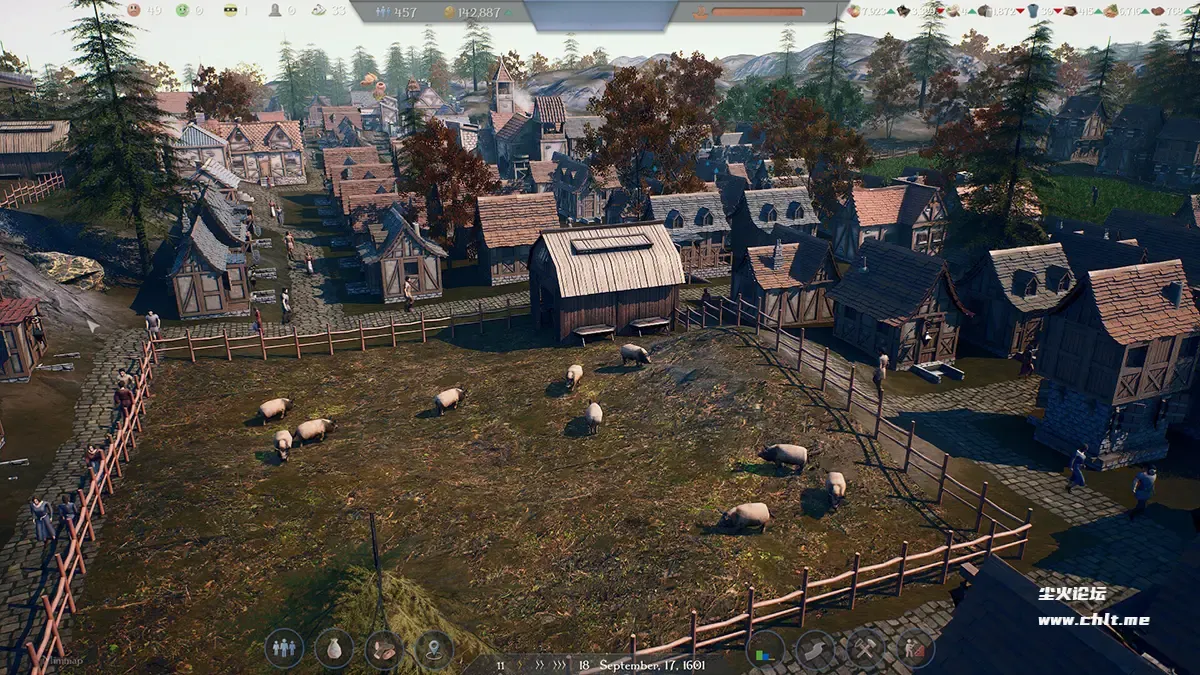Click the meat goods icon button
The image size is (1200, 675).
(384, 648)
